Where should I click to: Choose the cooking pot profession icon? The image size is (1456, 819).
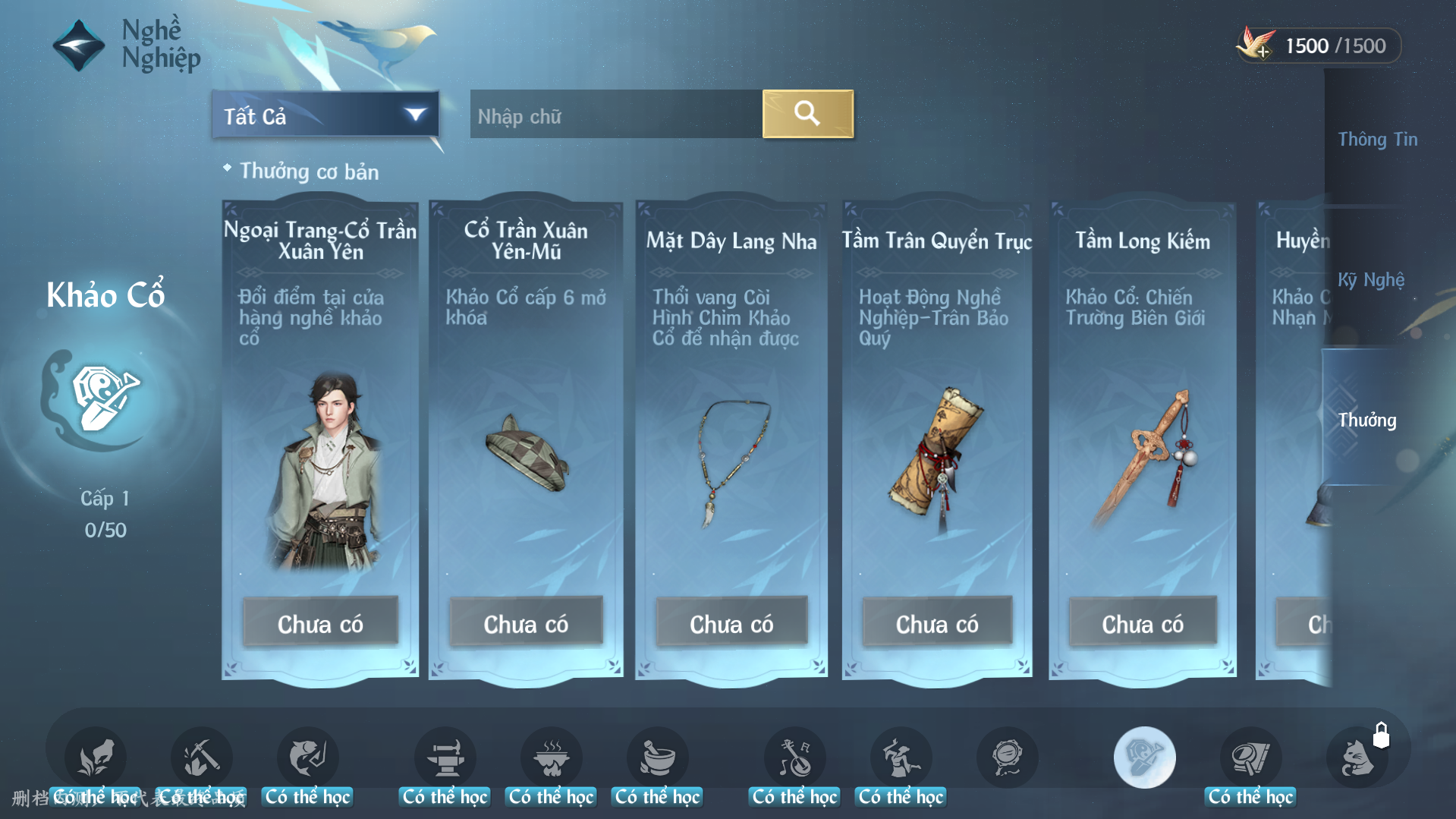click(x=551, y=758)
